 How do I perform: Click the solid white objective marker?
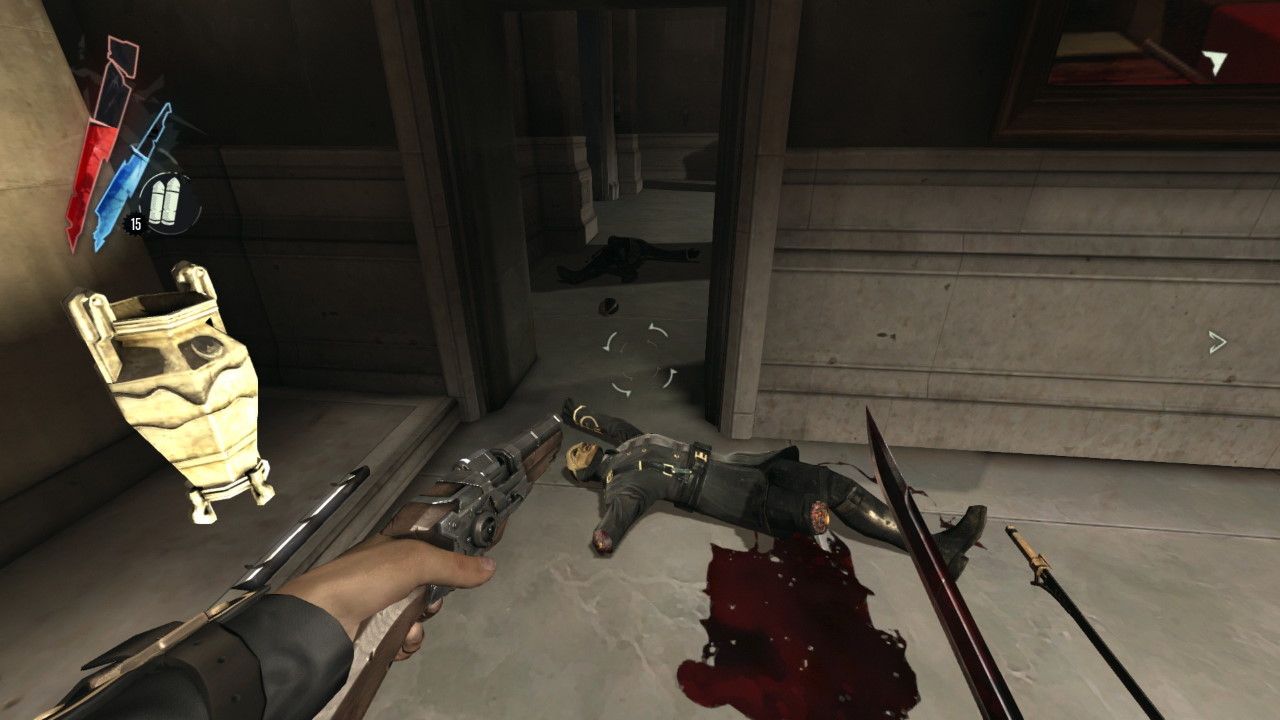[1214, 63]
